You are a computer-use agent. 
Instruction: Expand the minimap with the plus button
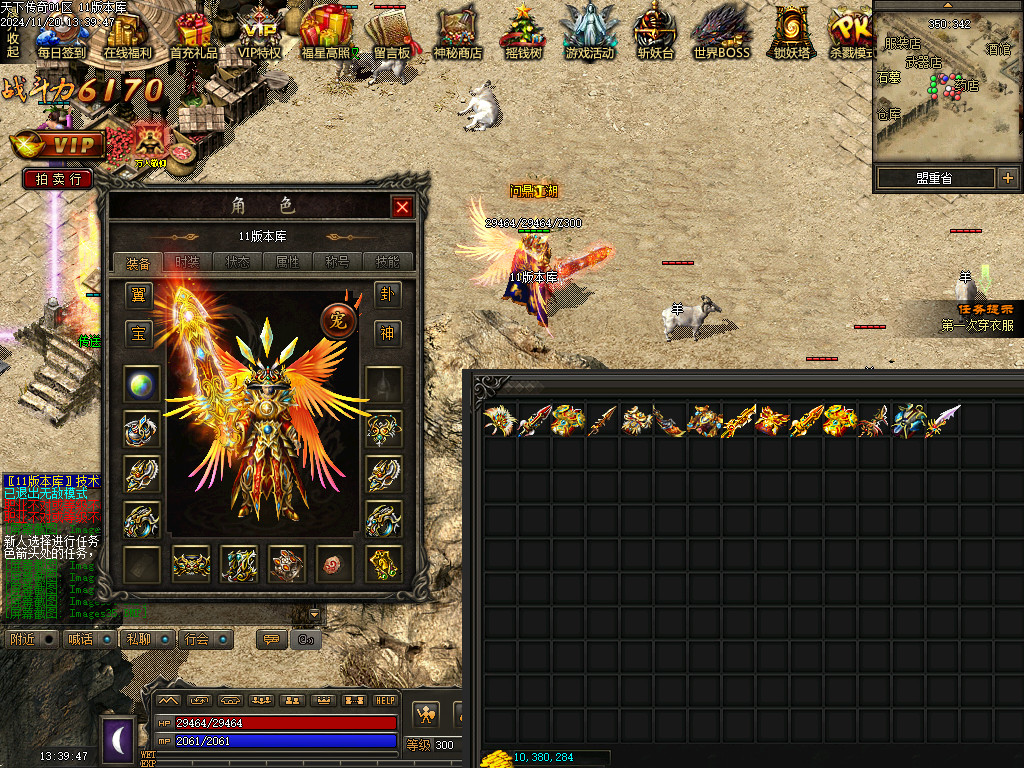pos(1007,178)
